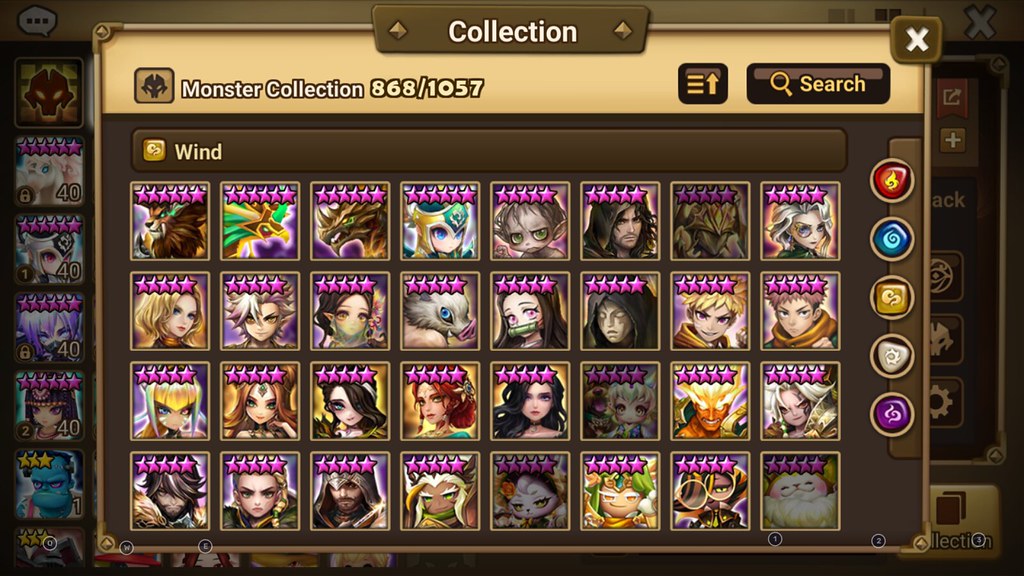1024x576 pixels.
Task: Switch to the Light element filter
Action: [x=892, y=355]
